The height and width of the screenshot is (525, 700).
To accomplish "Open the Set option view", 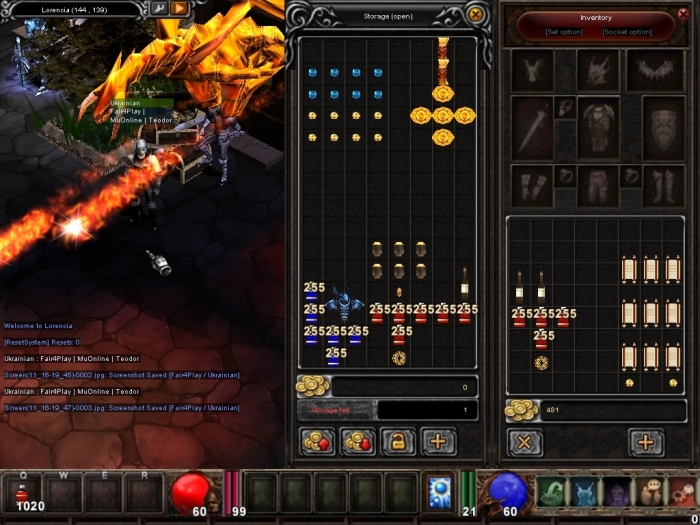I will tap(564, 32).
